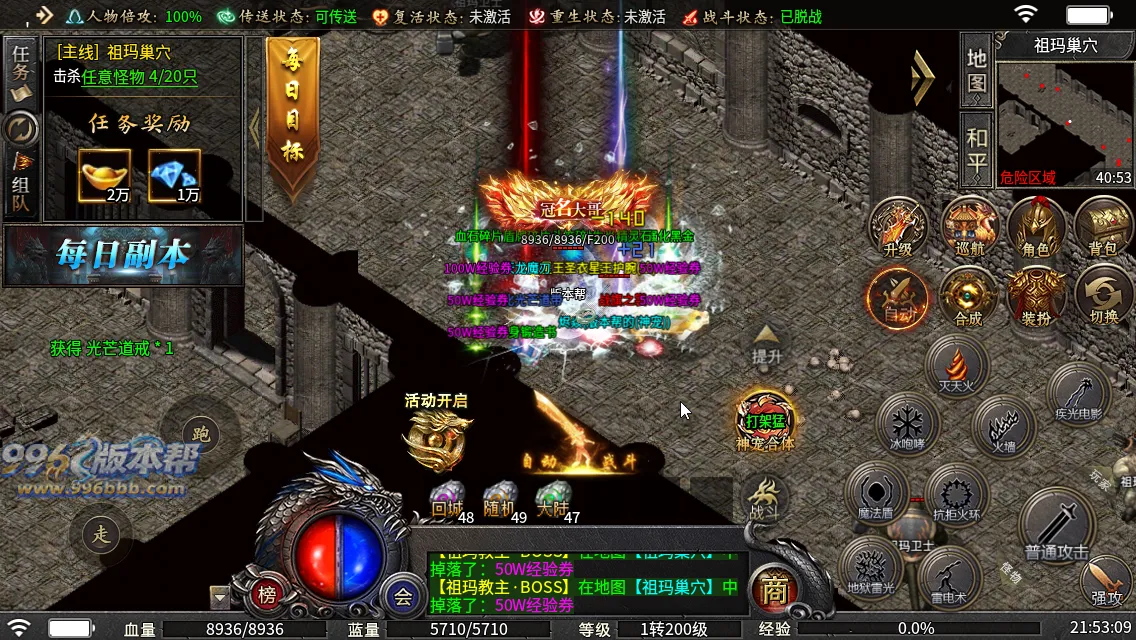Open the 巡航 cruise feature

(x=969, y=228)
